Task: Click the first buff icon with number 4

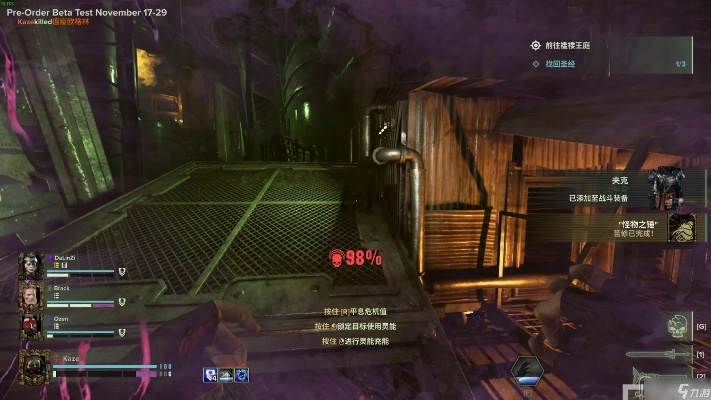Action: (212, 374)
